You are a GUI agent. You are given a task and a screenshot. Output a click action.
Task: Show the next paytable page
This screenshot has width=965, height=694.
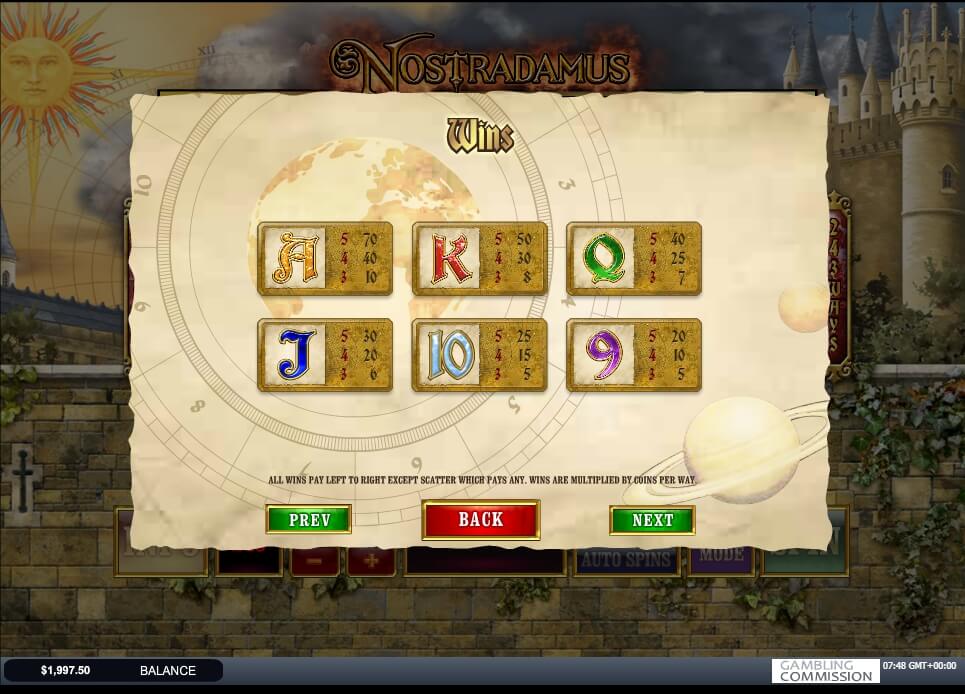[x=652, y=520]
